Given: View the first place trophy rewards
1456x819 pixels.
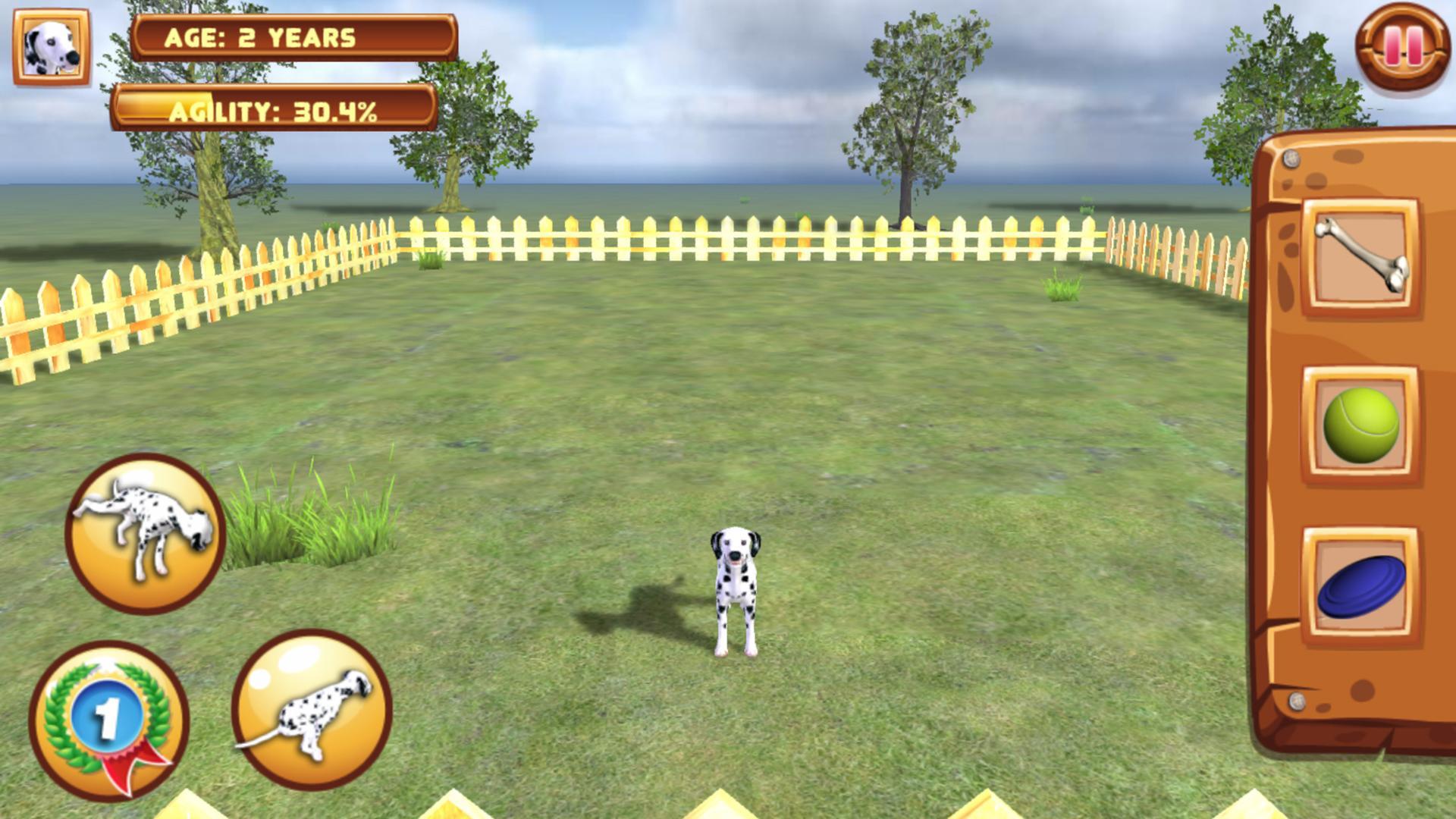Looking at the screenshot, I should (112, 720).
